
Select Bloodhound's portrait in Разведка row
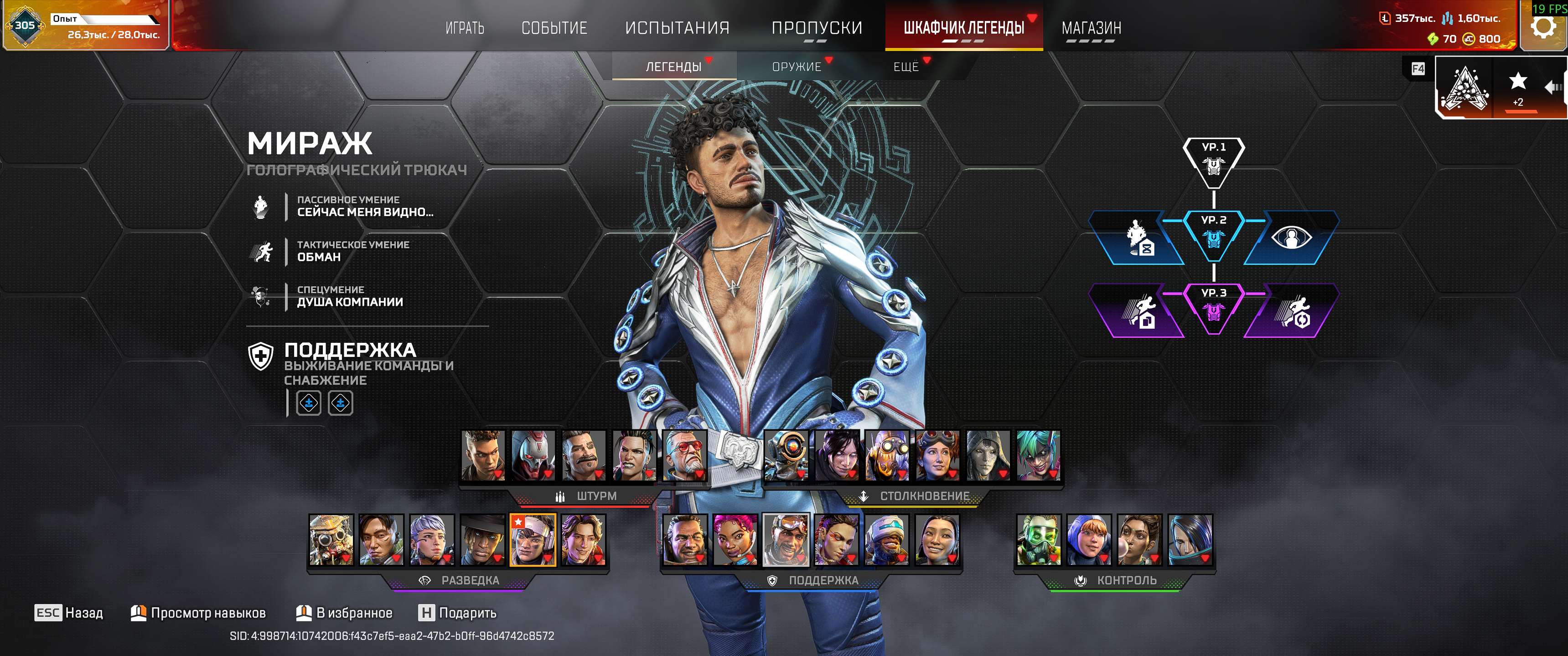(x=331, y=540)
